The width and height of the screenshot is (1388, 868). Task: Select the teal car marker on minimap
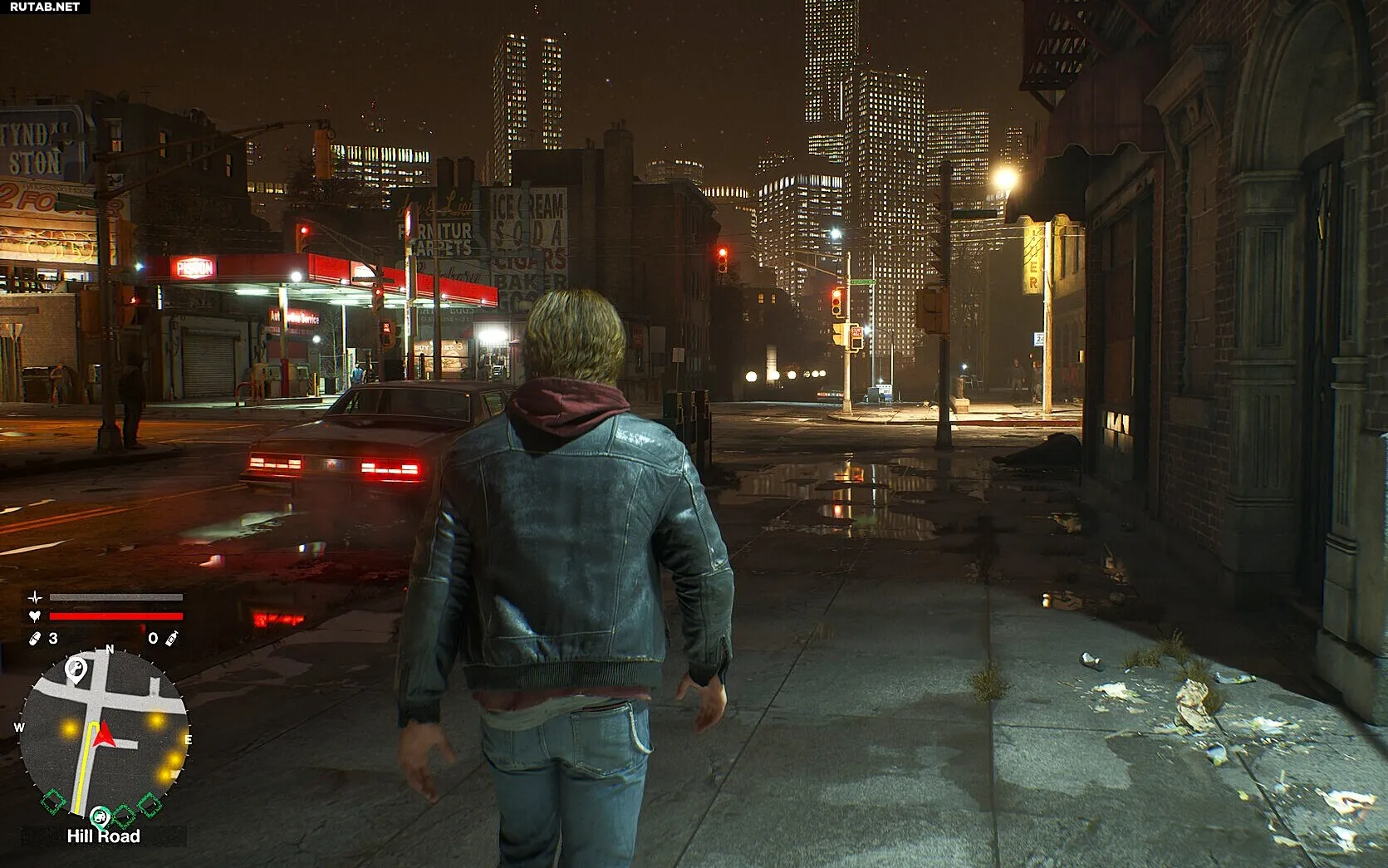[101, 817]
